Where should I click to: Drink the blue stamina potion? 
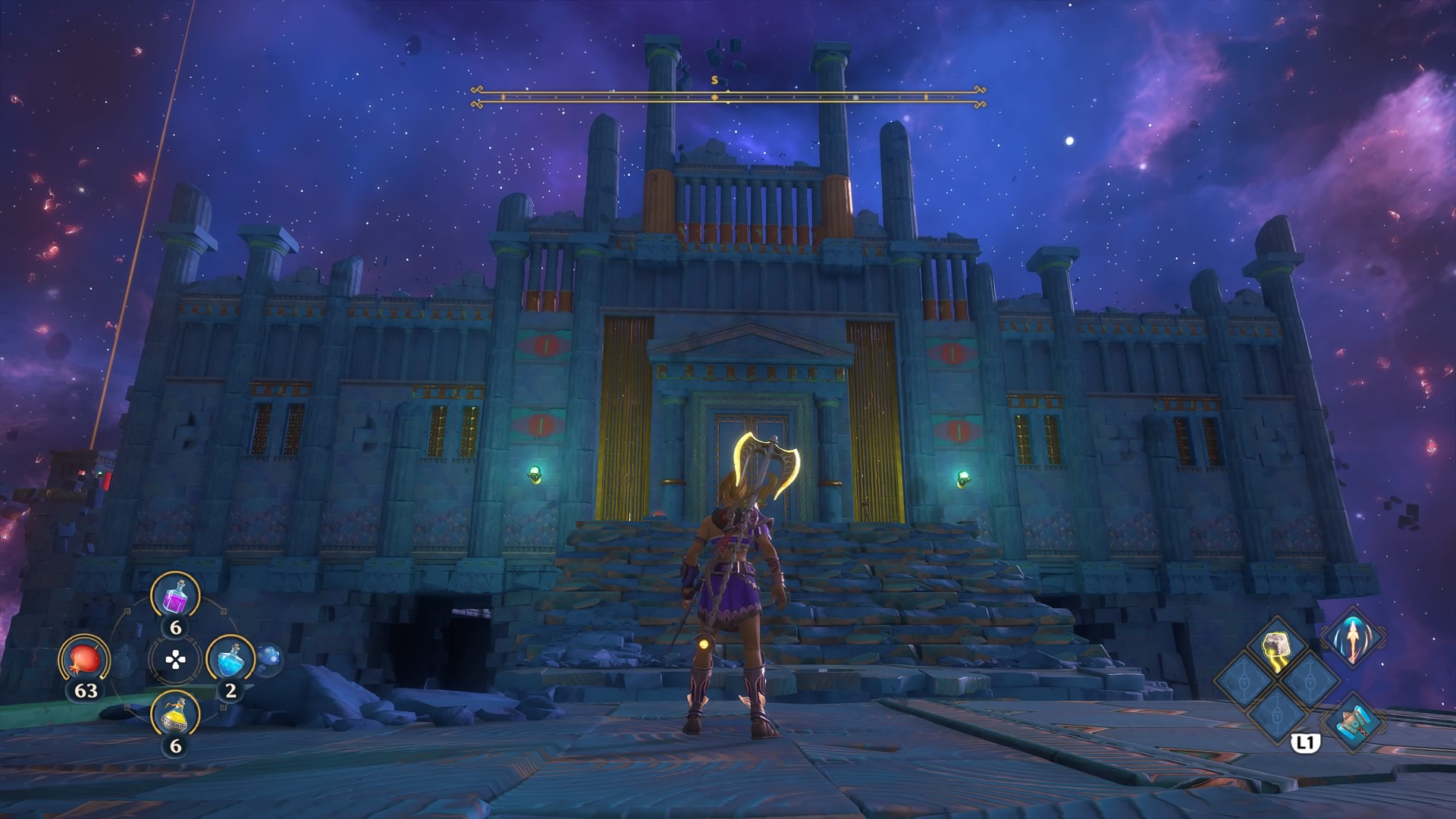click(x=231, y=661)
